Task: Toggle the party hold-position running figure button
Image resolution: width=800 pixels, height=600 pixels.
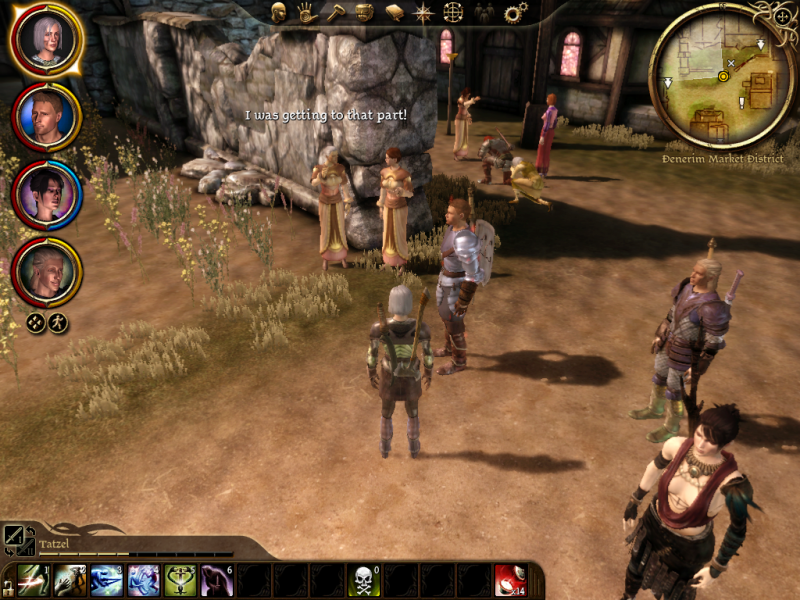Action: click(x=59, y=323)
